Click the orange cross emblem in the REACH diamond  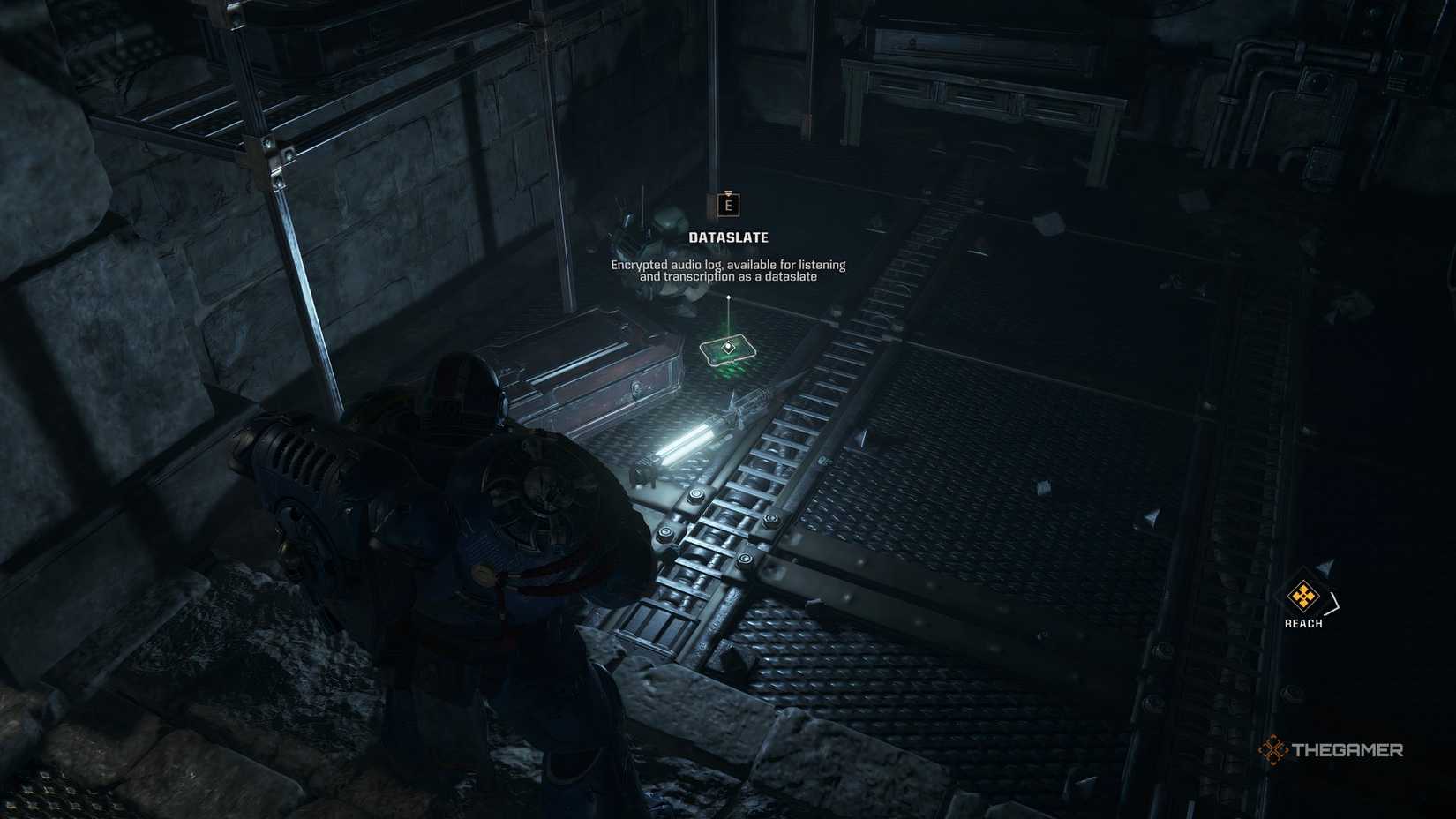pos(1303,596)
